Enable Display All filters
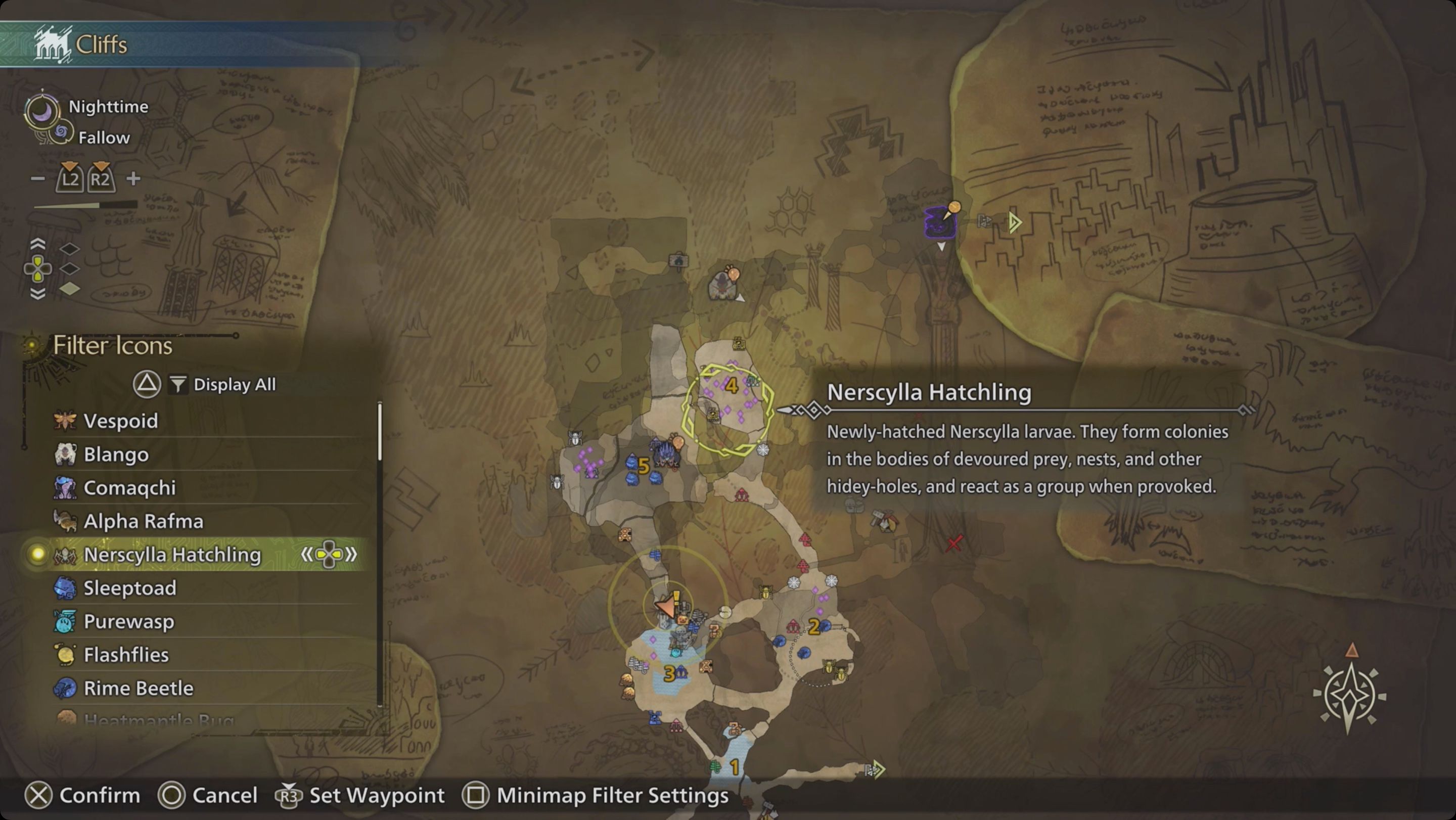 pyautogui.click(x=224, y=384)
